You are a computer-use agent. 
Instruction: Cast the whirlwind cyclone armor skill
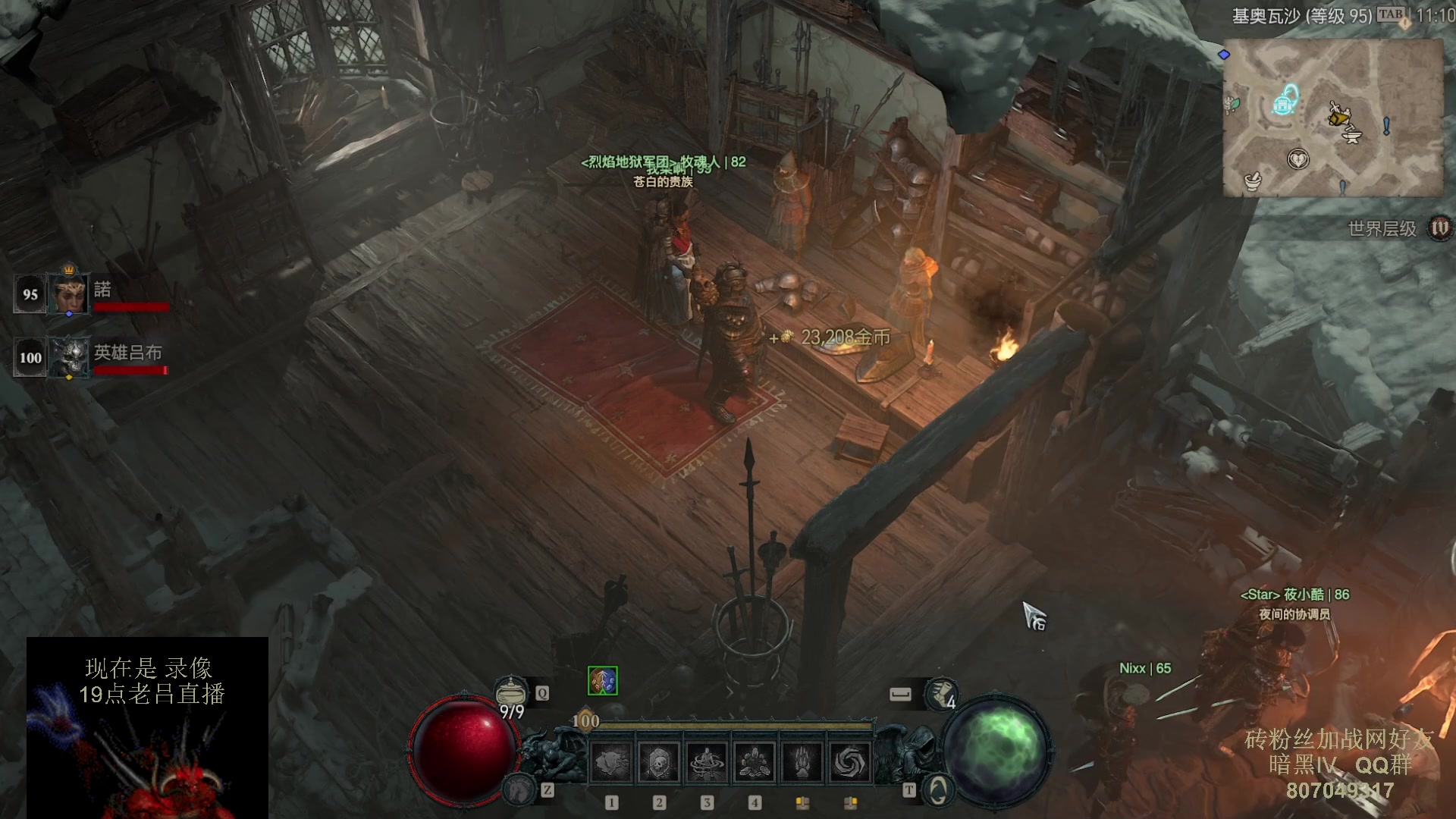[x=707, y=761]
